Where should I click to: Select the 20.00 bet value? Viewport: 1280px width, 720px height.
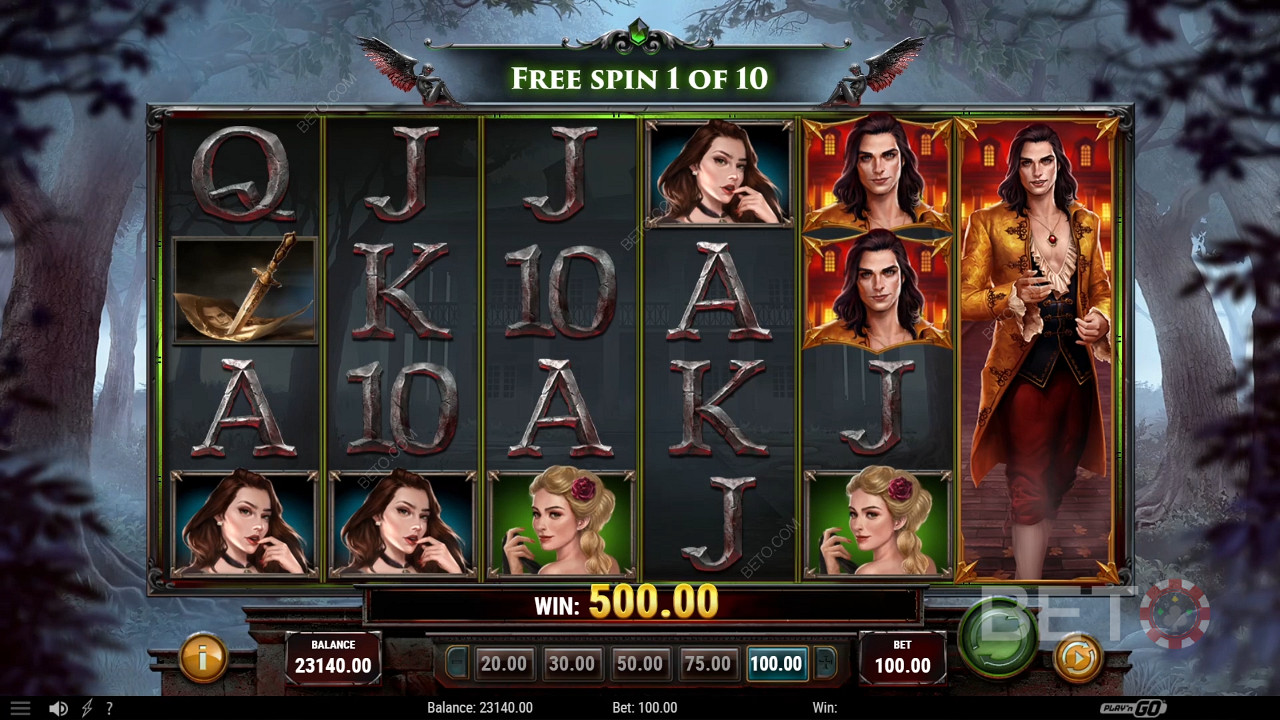pos(503,663)
